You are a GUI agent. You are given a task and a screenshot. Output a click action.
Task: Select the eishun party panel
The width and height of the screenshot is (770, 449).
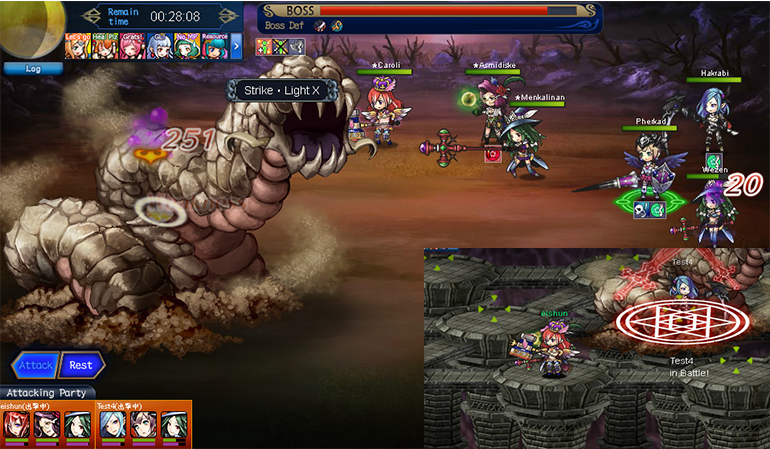46,424
